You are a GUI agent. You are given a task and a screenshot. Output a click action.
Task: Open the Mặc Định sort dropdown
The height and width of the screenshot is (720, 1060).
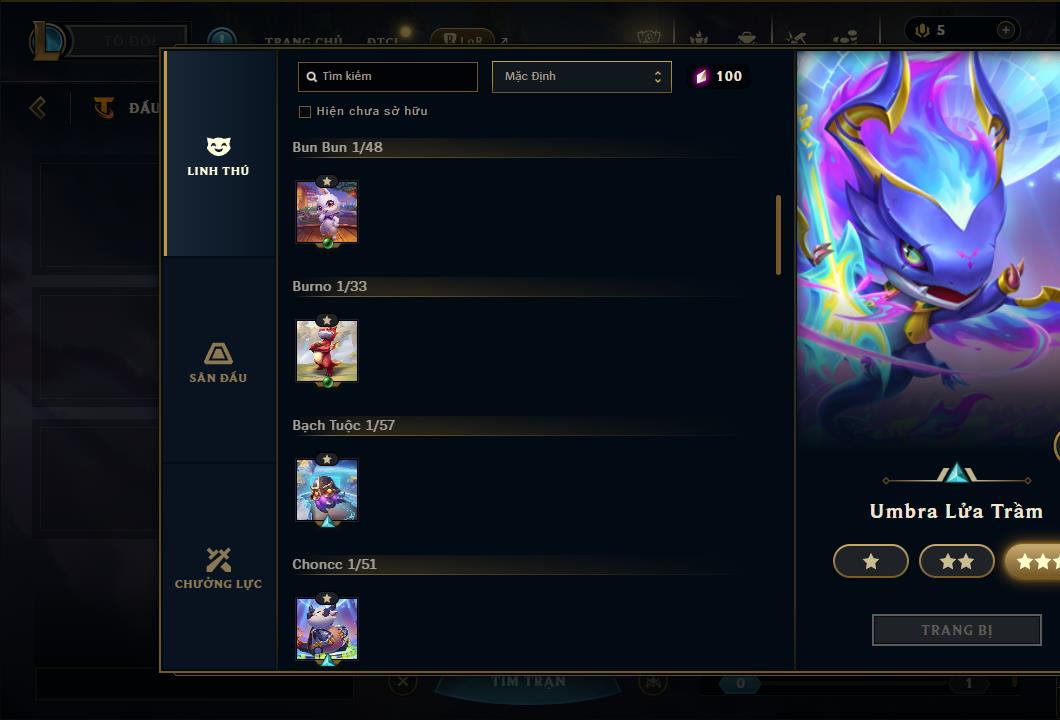click(x=582, y=77)
